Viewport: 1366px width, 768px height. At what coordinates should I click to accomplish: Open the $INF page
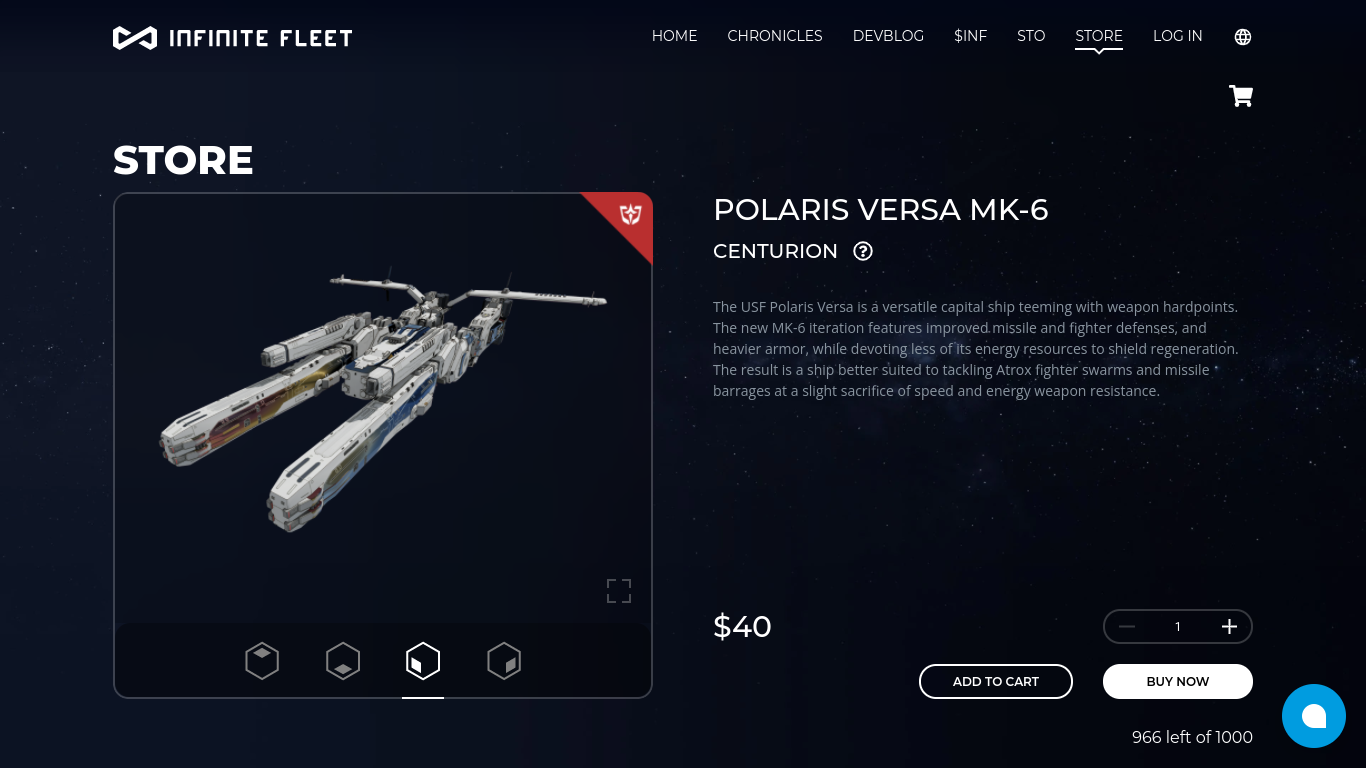click(970, 36)
